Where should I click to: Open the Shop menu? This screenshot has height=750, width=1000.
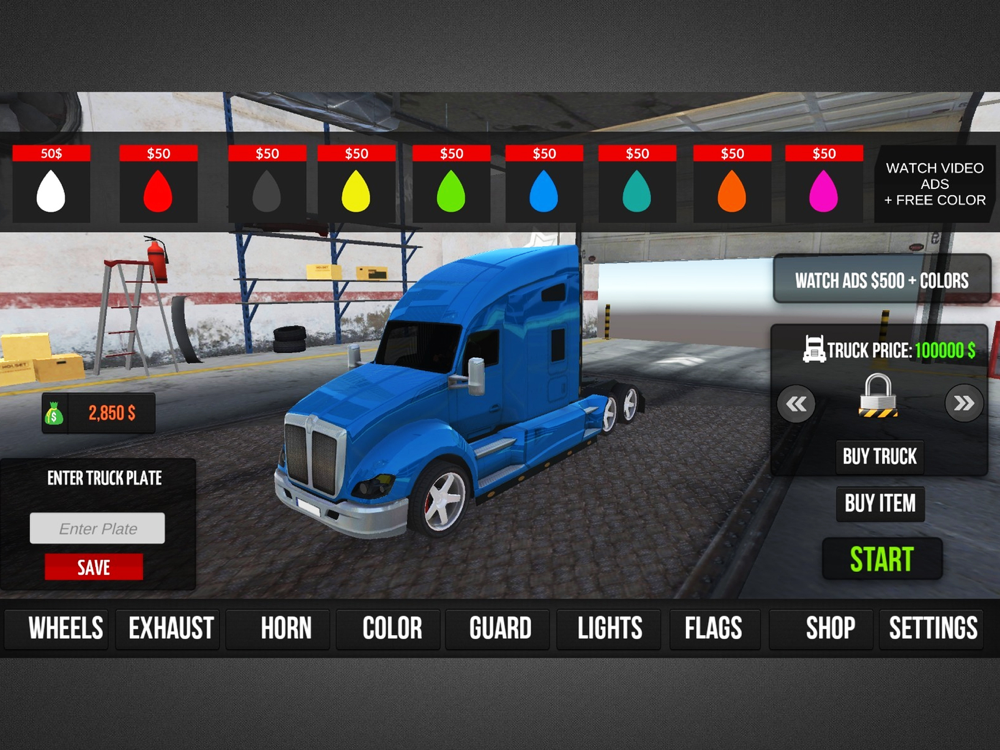point(830,628)
